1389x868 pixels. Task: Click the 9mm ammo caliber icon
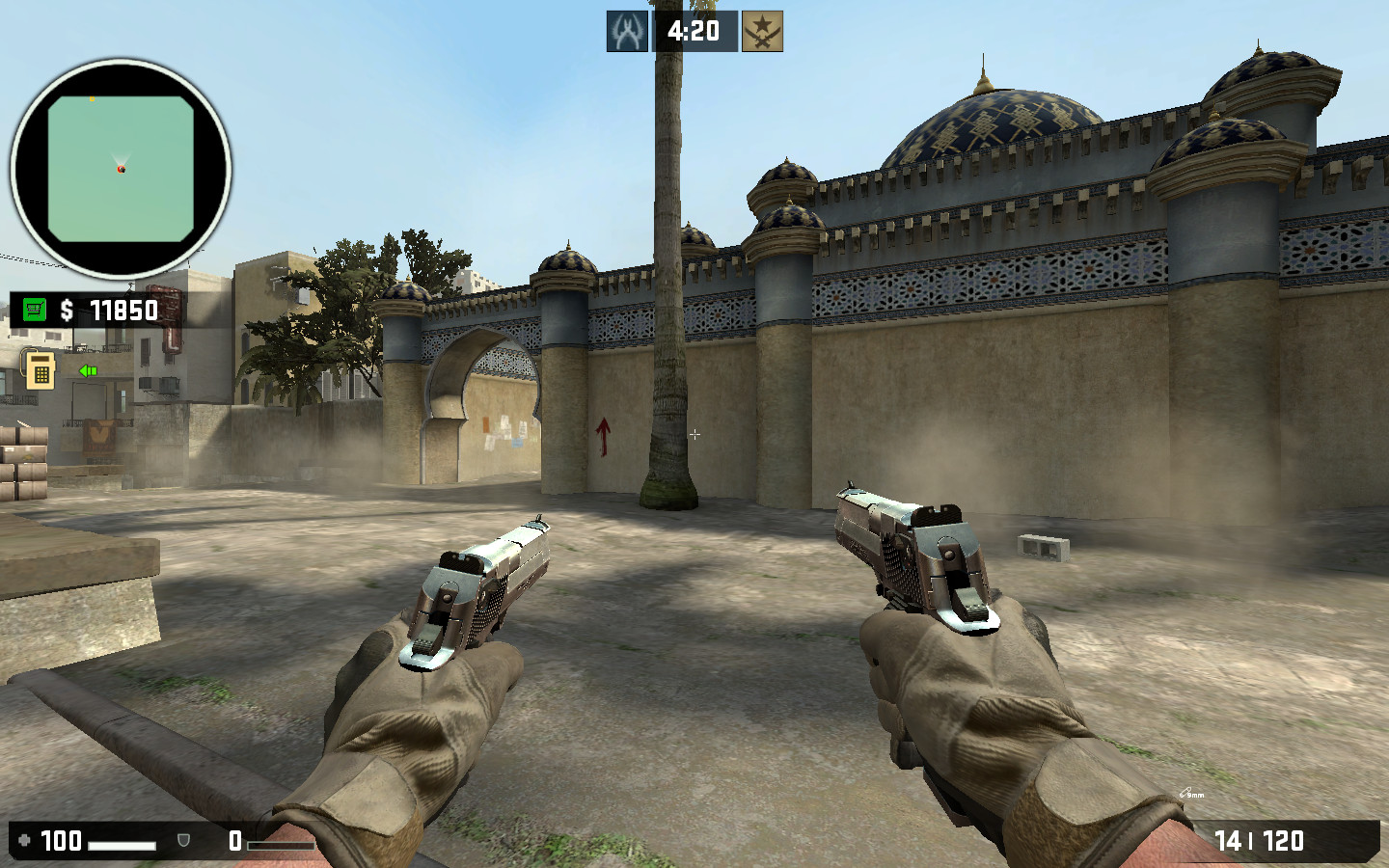tap(1187, 795)
